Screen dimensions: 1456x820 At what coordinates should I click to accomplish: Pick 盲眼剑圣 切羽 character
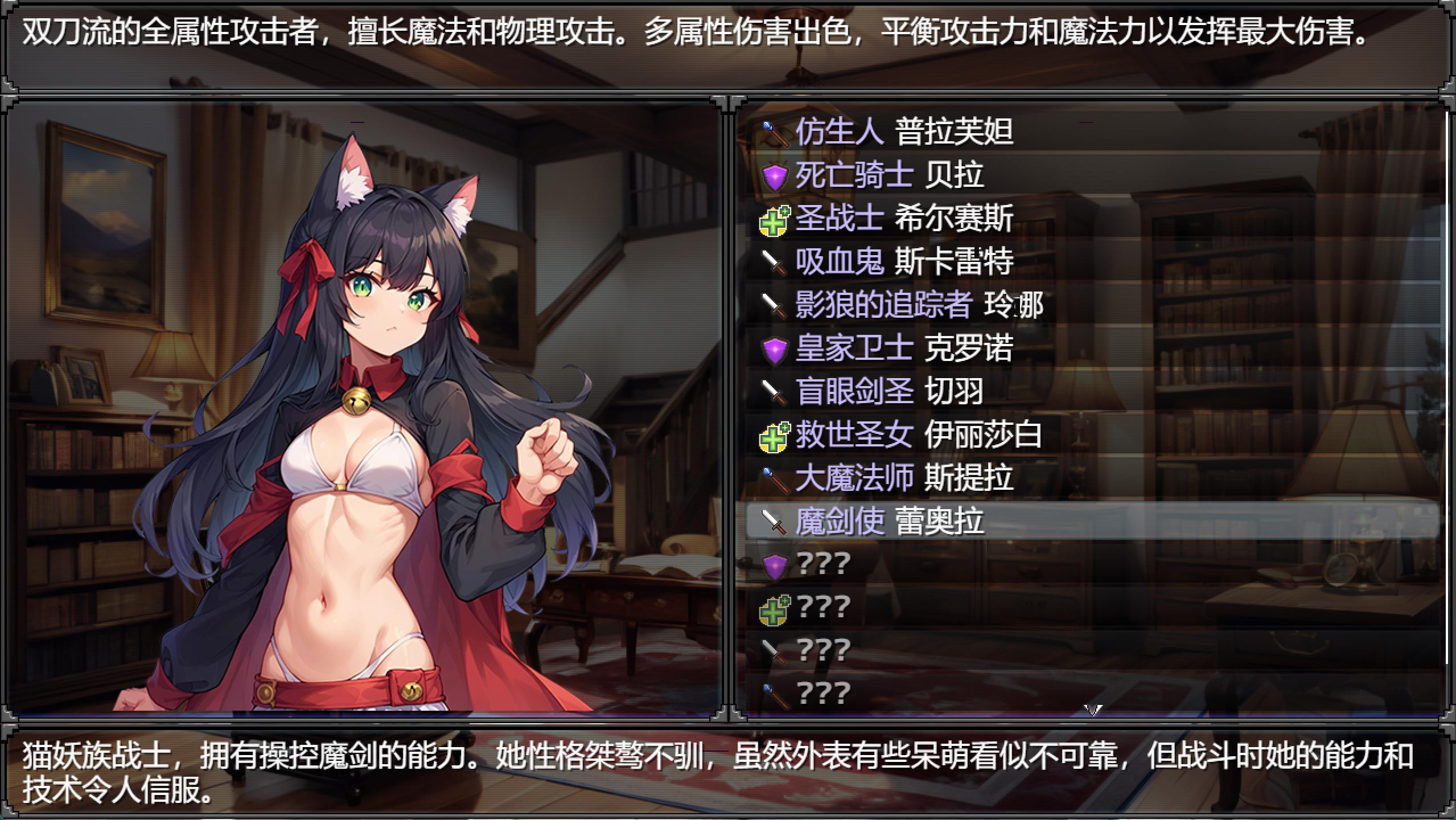coord(889,392)
